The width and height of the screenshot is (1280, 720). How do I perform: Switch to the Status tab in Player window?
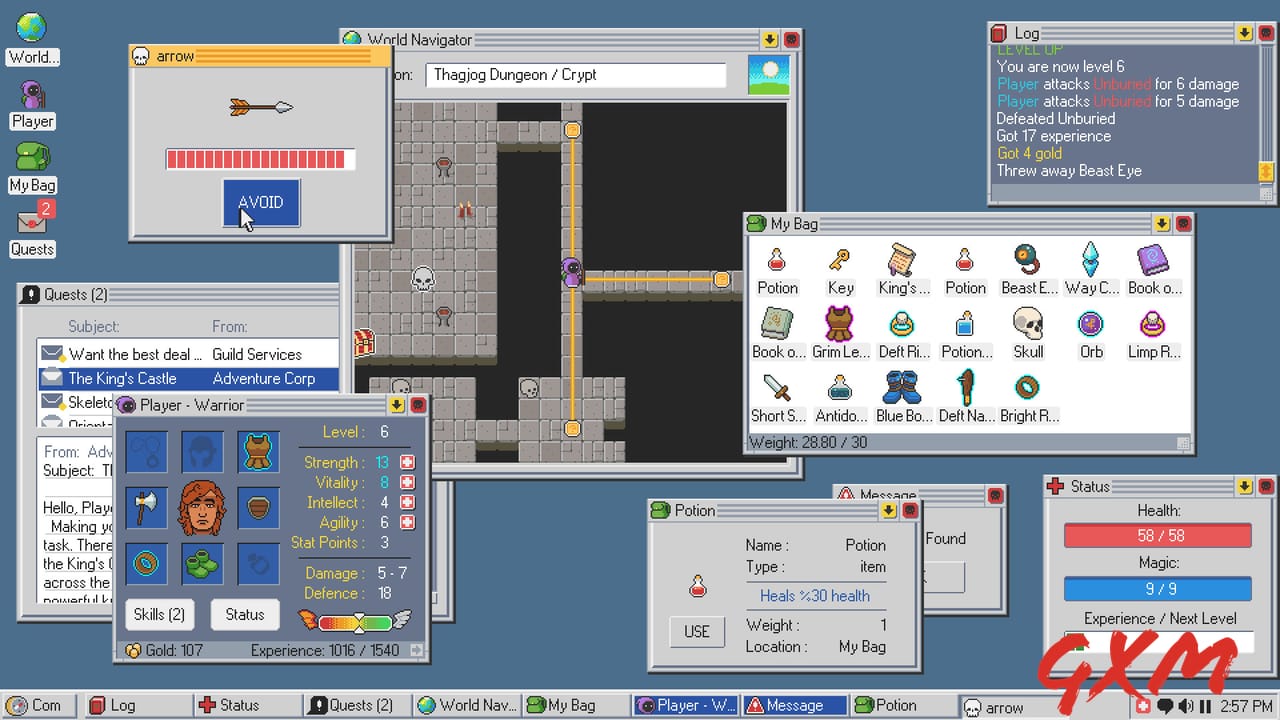tap(245, 614)
